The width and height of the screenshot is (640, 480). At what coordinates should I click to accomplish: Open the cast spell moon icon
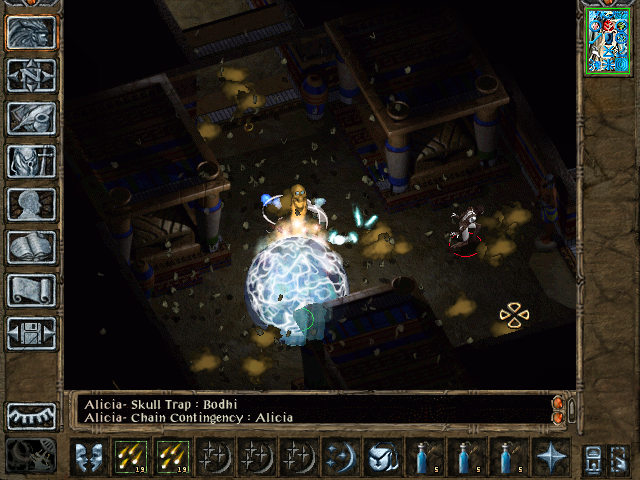pos(340,457)
